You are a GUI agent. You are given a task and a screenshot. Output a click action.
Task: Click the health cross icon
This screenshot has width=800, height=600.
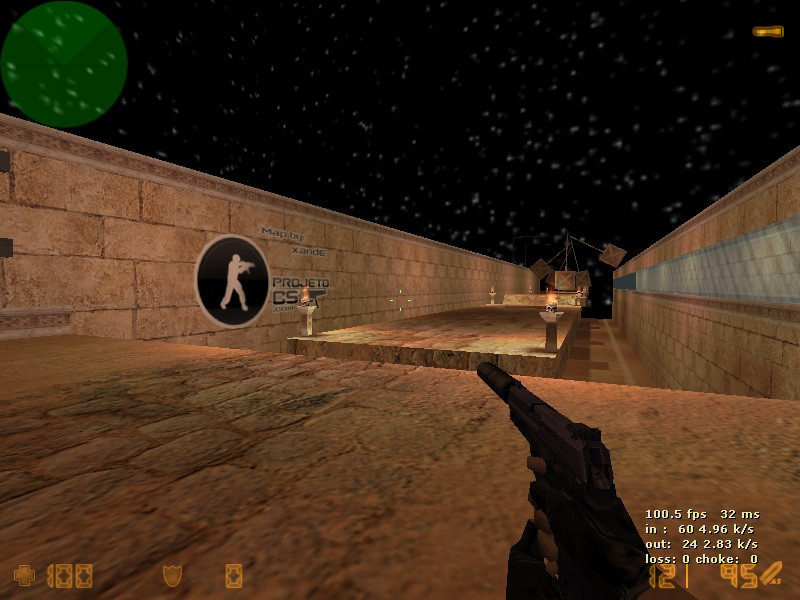(x=24, y=575)
